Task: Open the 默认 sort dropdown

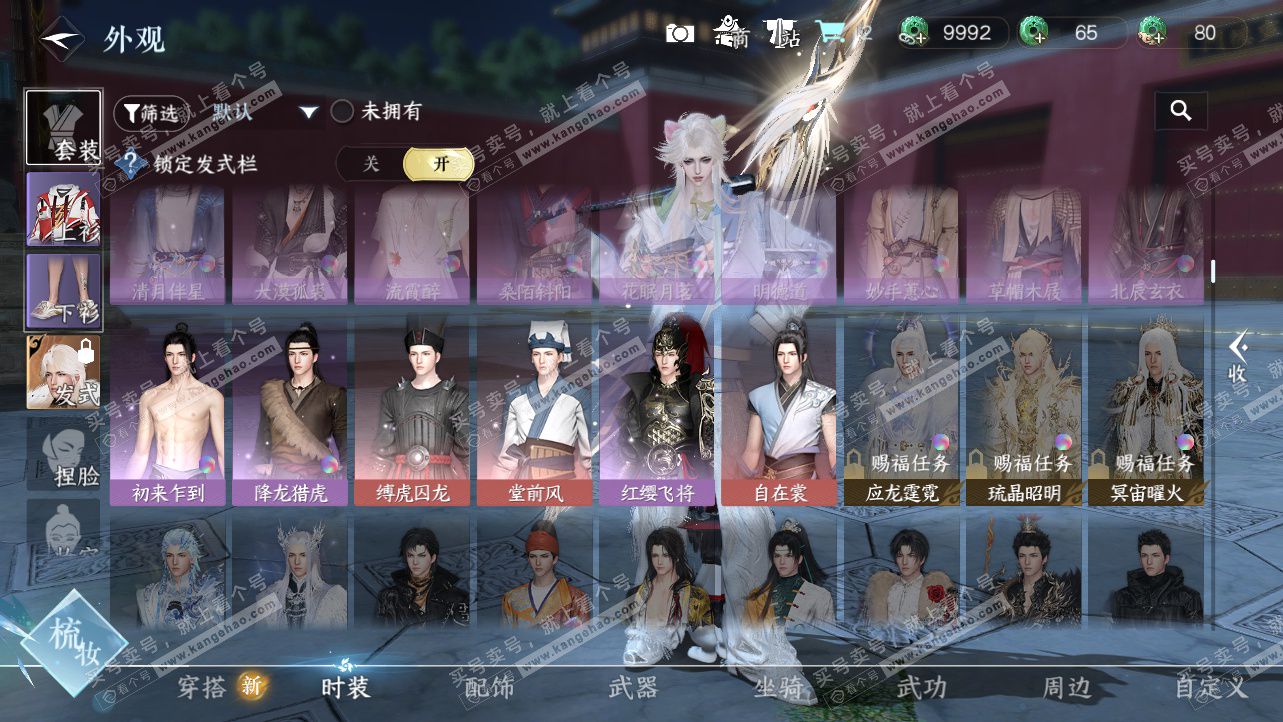Action: pyautogui.click(x=264, y=112)
